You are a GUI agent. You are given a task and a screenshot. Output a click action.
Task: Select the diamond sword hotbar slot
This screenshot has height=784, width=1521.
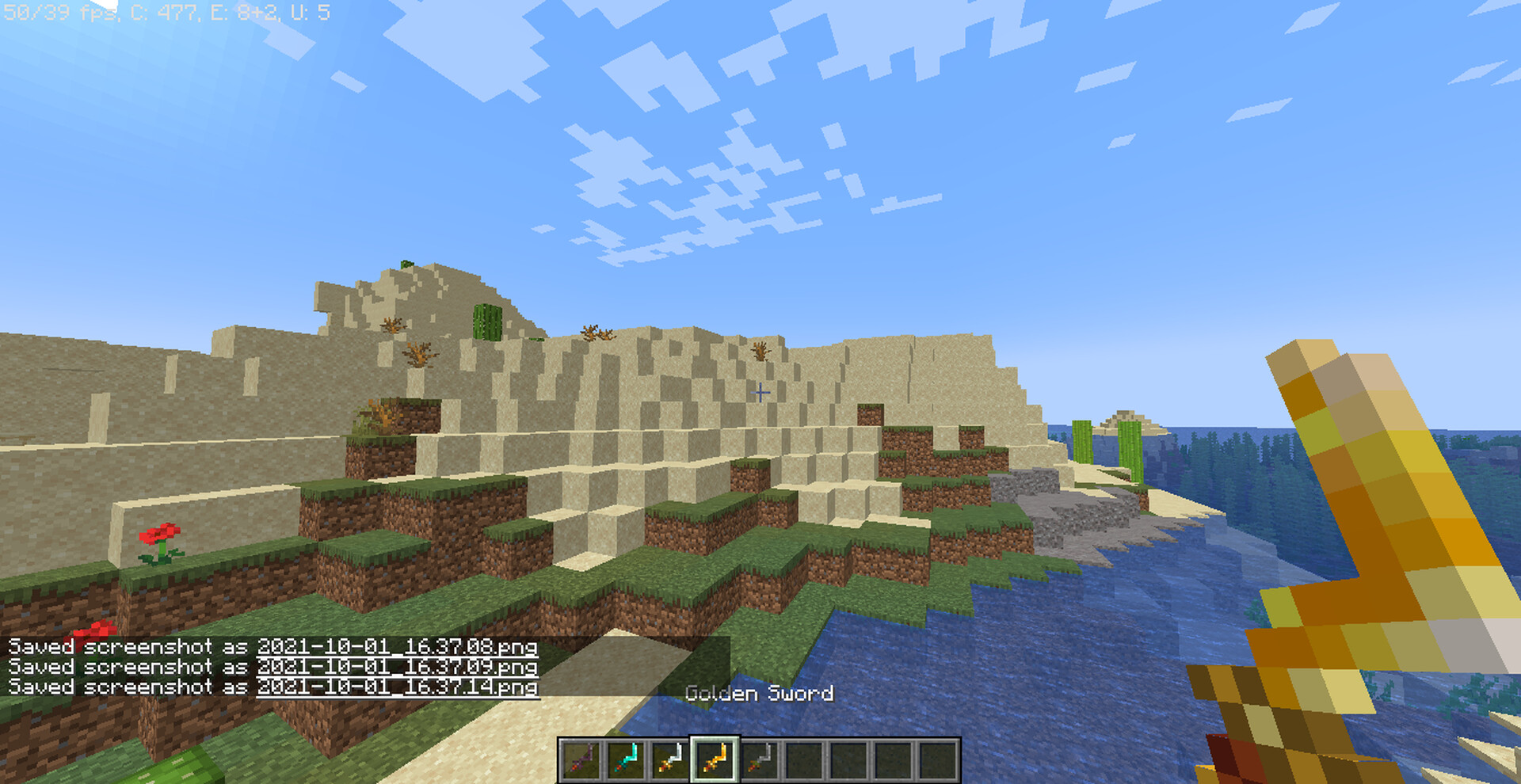[626, 759]
